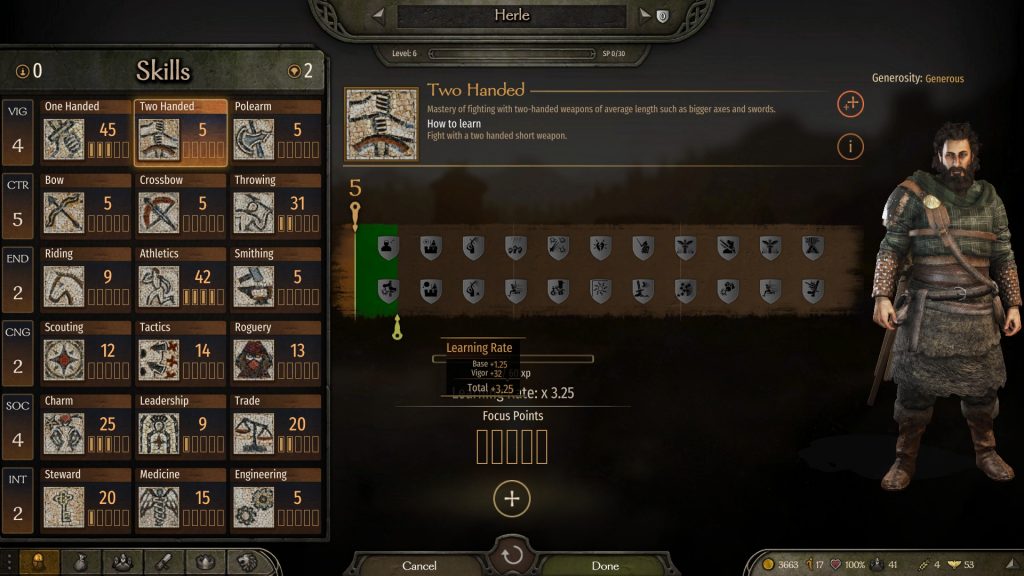This screenshot has width=1024, height=576.
Task: Open the Bow skill
Action: coord(86,207)
